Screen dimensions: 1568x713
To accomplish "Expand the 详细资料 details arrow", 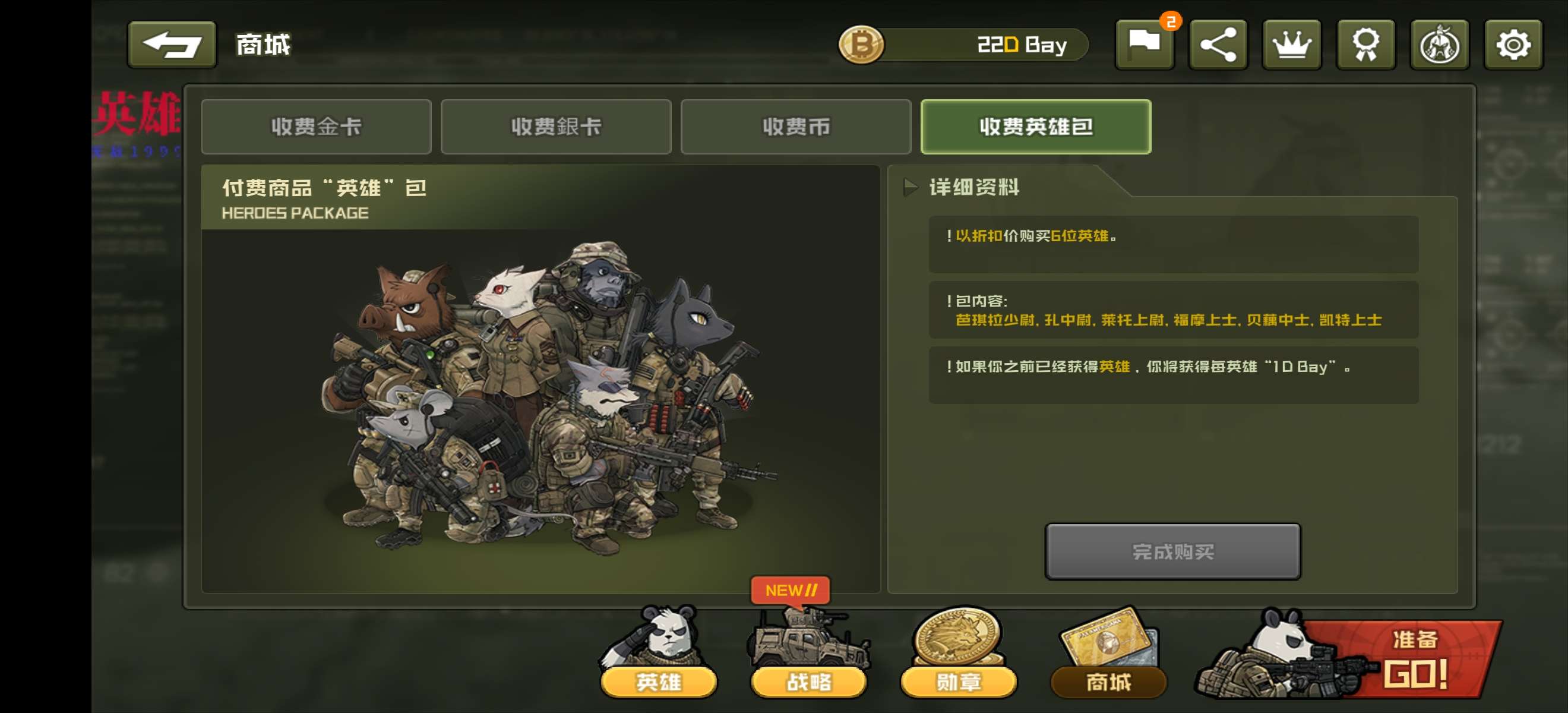I will tap(911, 187).
